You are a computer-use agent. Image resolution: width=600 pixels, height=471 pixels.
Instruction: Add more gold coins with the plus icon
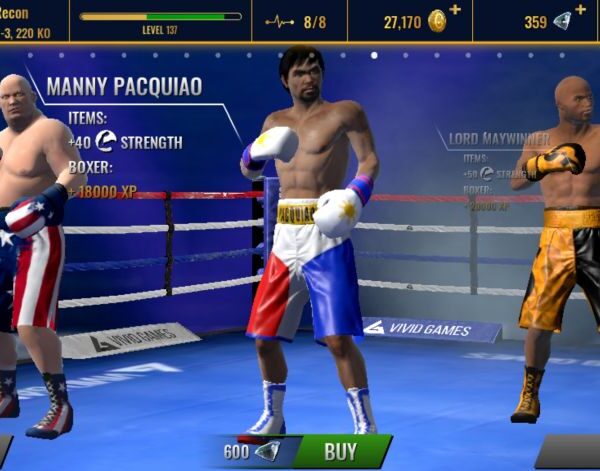pyautogui.click(x=456, y=10)
